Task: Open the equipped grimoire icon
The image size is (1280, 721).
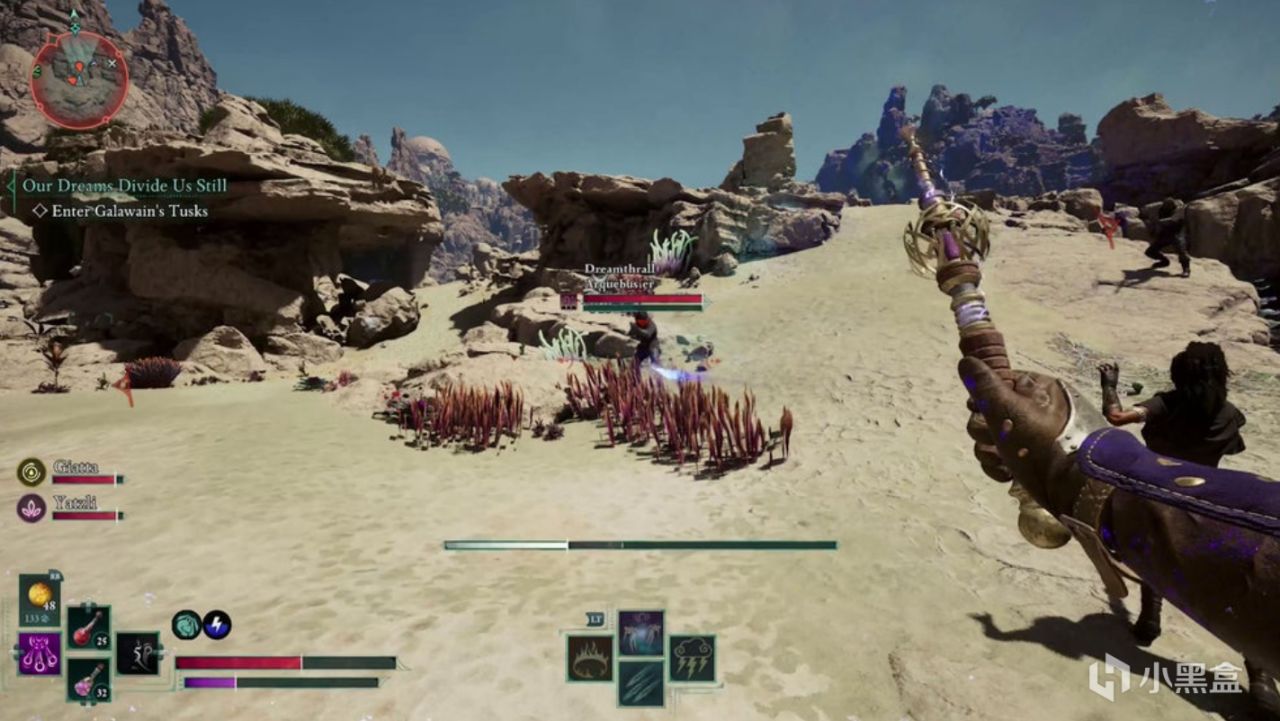Action: coord(38,654)
